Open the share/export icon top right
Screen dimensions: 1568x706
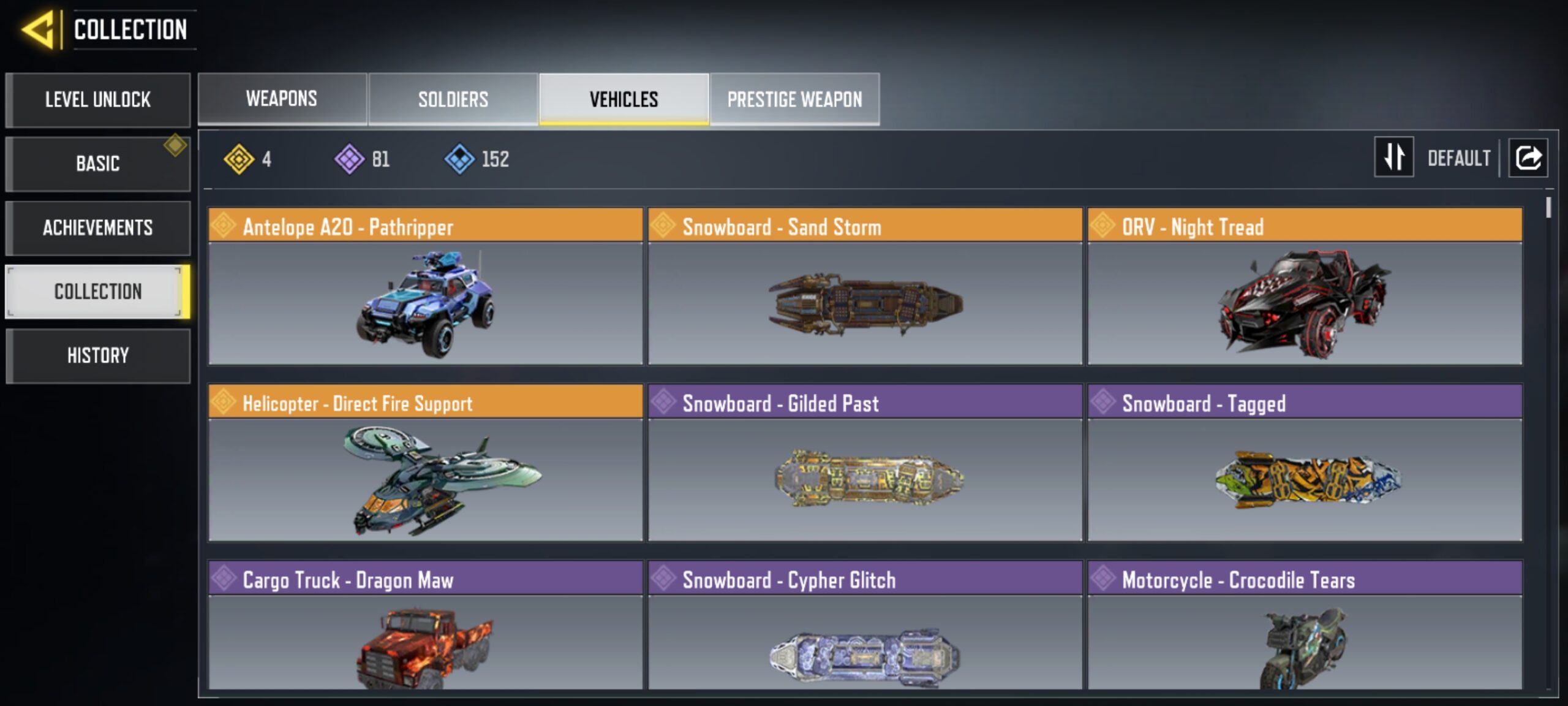pos(1528,158)
